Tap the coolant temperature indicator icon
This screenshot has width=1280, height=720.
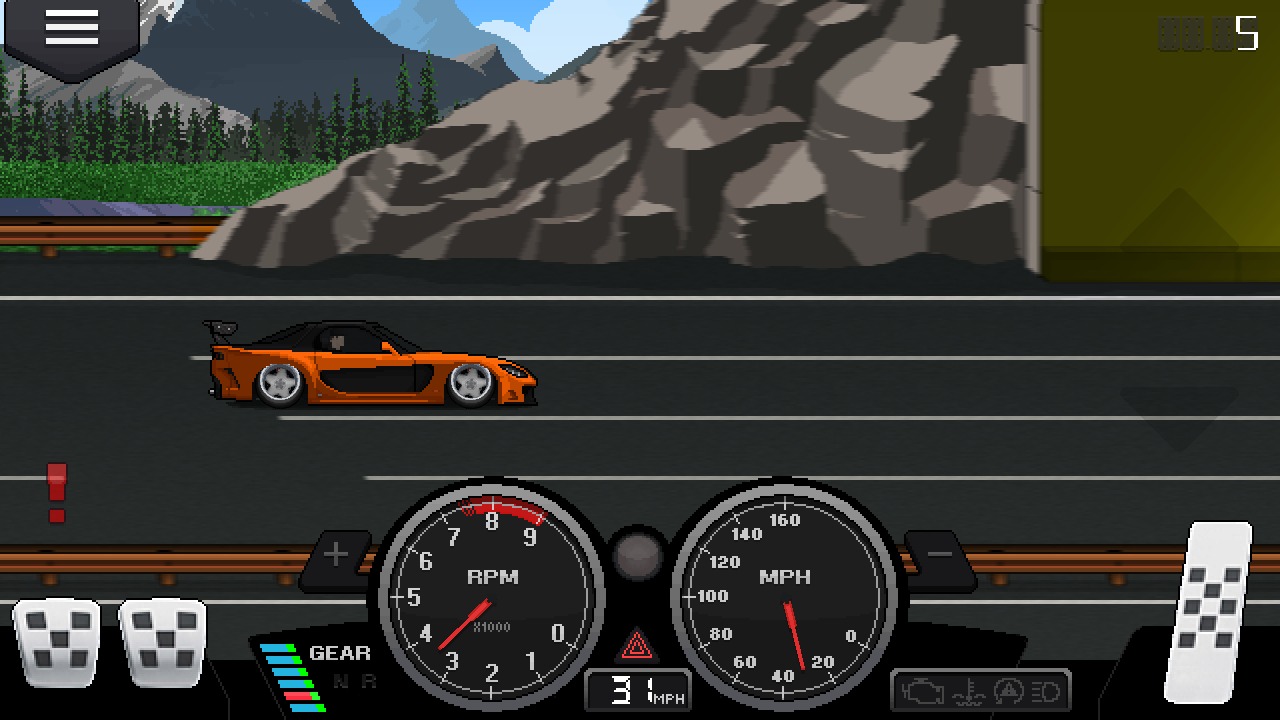[969, 691]
